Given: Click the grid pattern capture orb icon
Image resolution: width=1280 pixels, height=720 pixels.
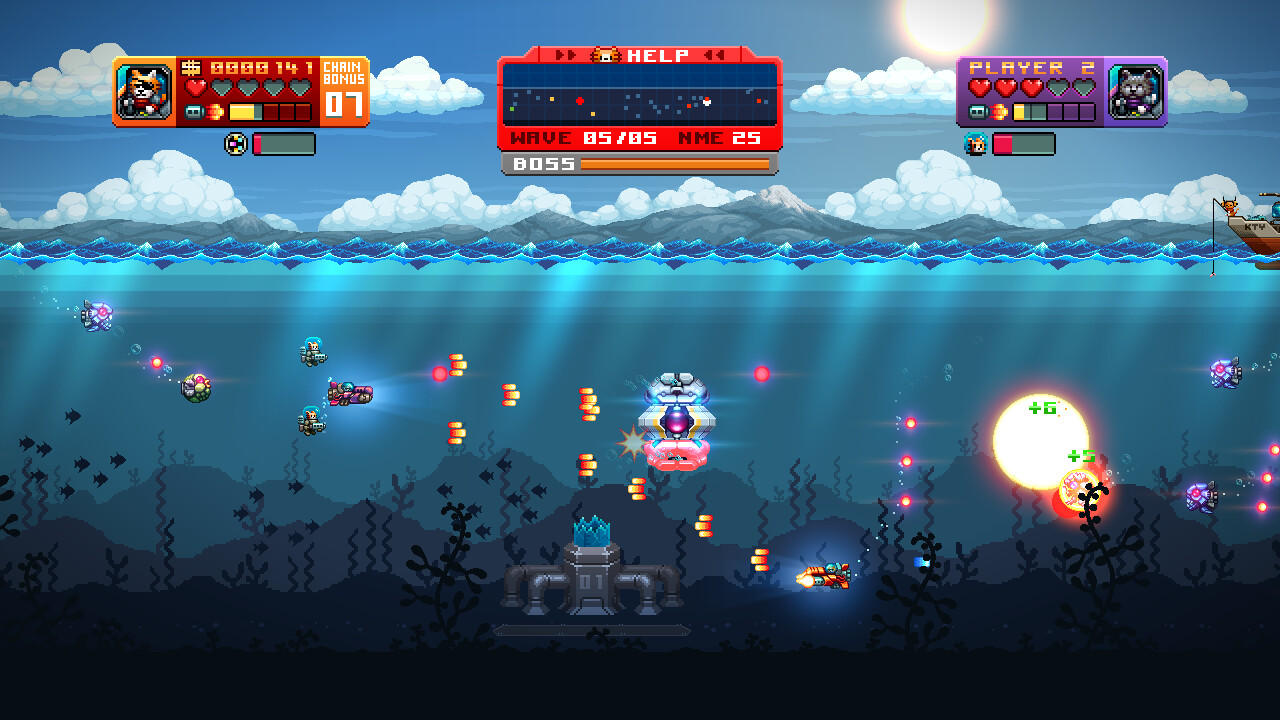Looking at the screenshot, I should (x=235, y=144).
